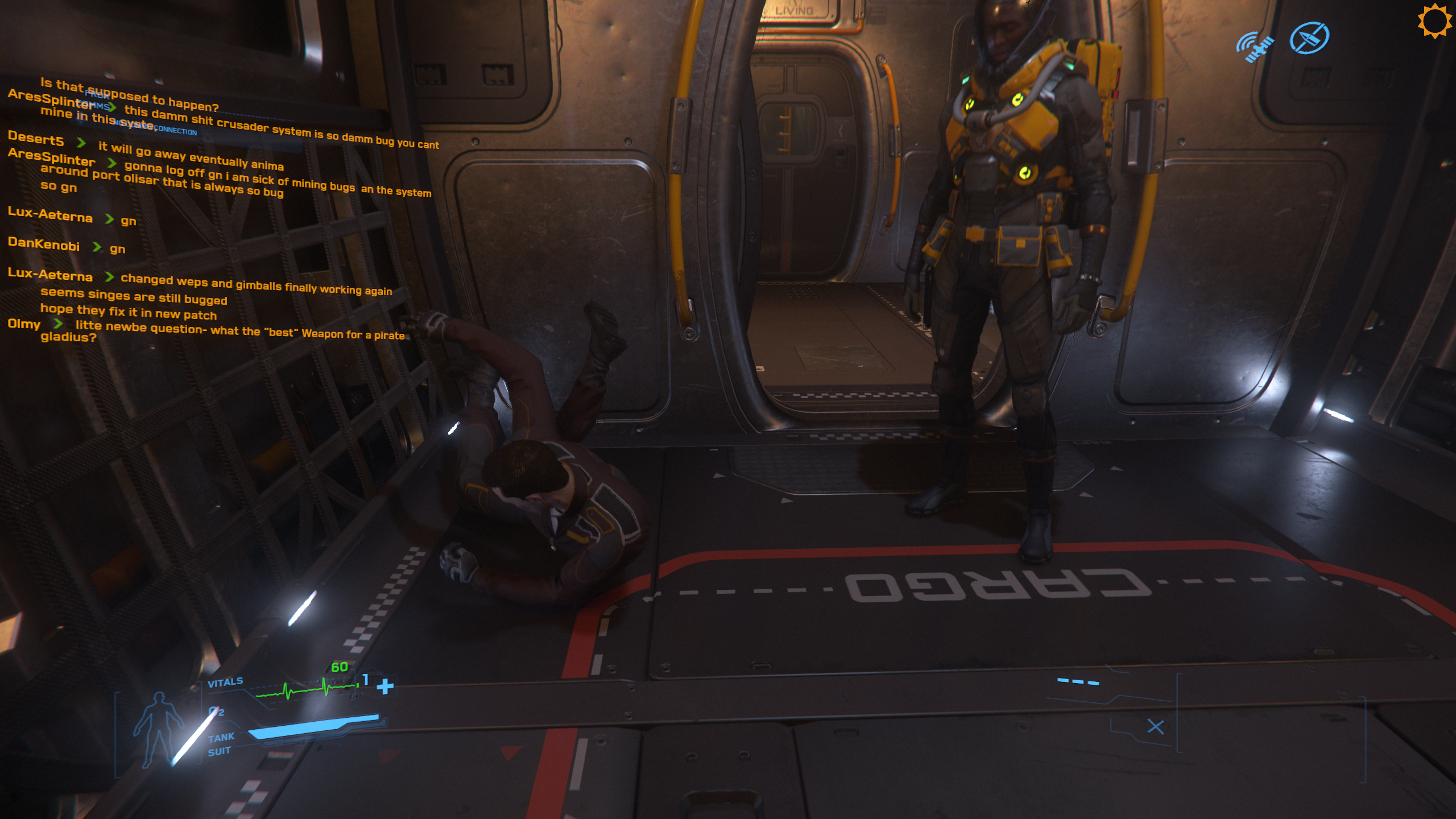
Task: Click the satellite signal icon
Action: click(1255, 46)
